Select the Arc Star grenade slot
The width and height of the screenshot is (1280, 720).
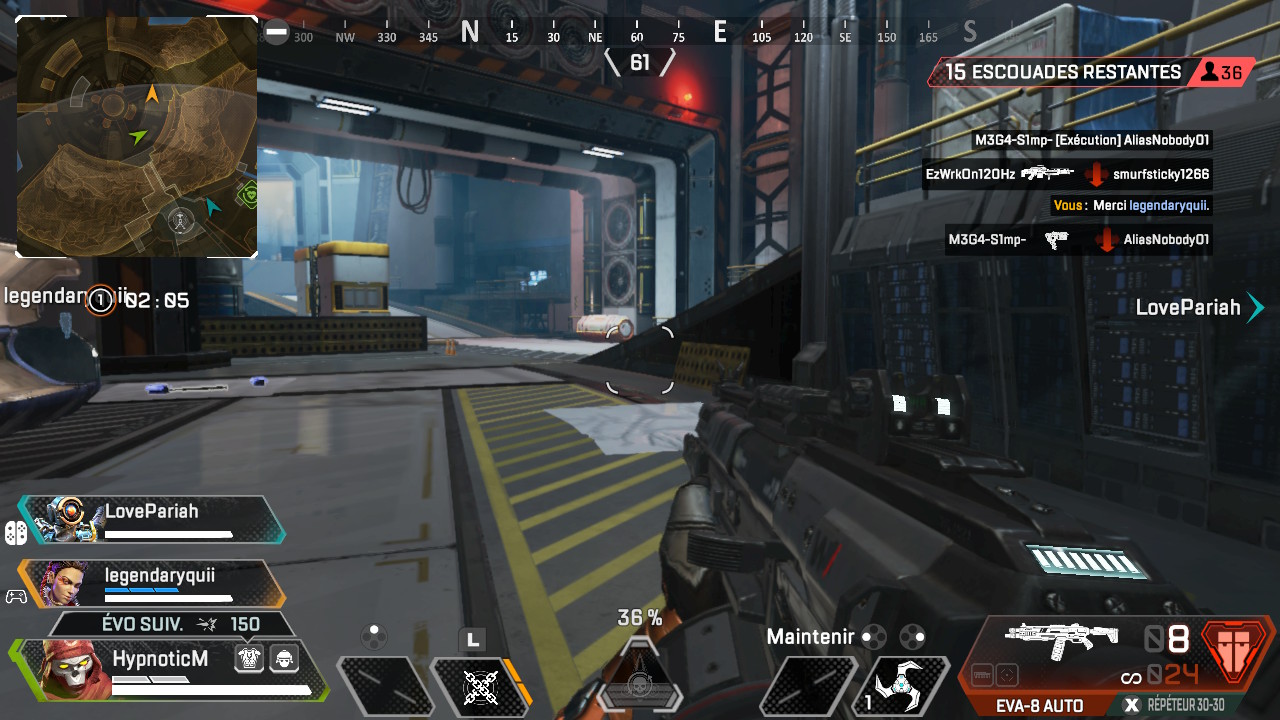coord(905,686)
